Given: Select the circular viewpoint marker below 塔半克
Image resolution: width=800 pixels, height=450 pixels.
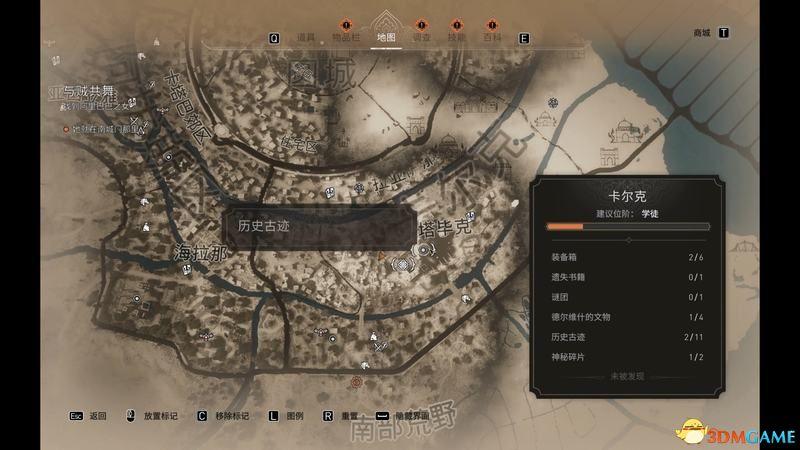Looking at the screenshot, I should (403, 264).
